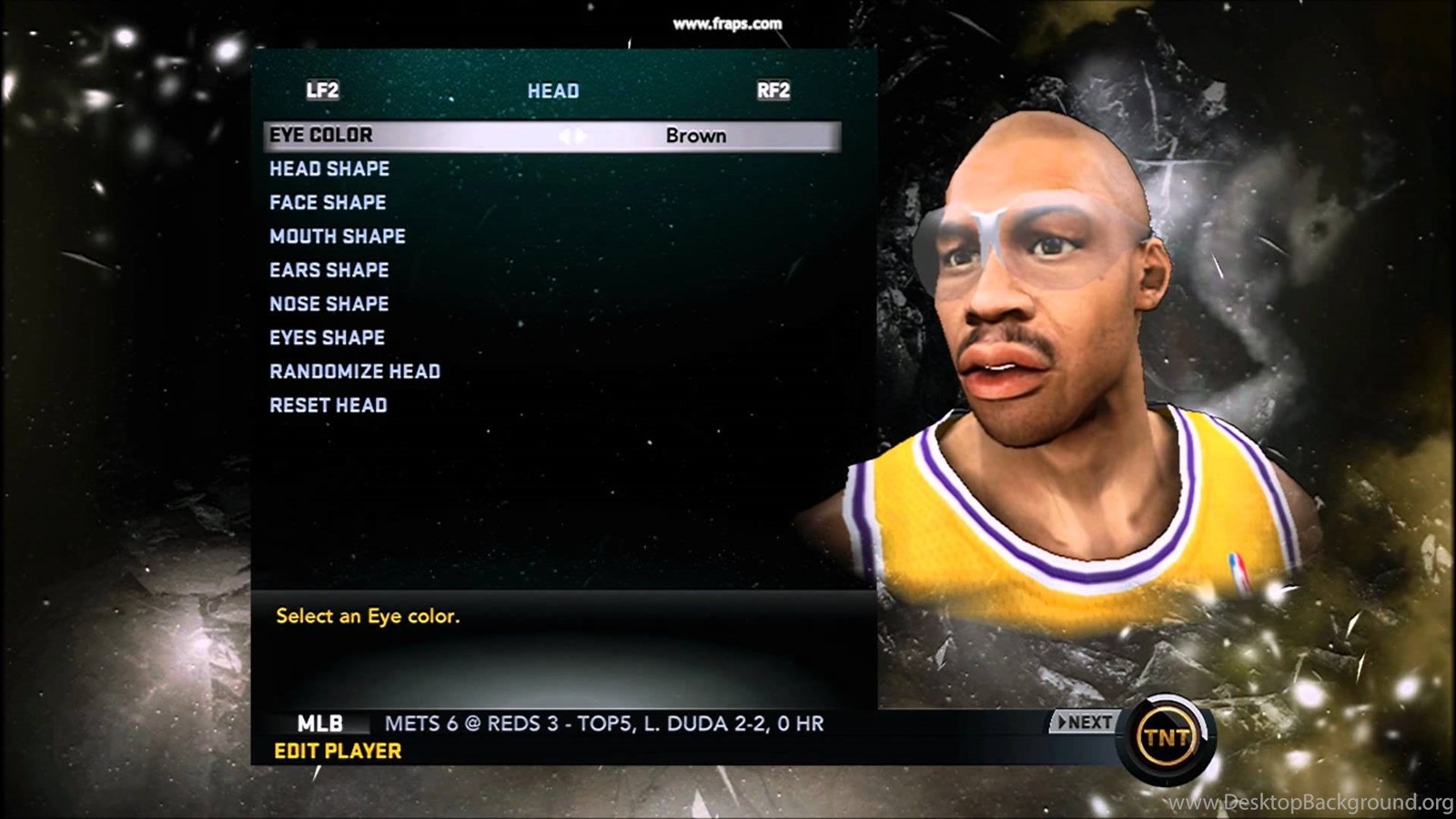1456x819 pixels.
Task: Click Reset Head
Action: tap(329, 405)
